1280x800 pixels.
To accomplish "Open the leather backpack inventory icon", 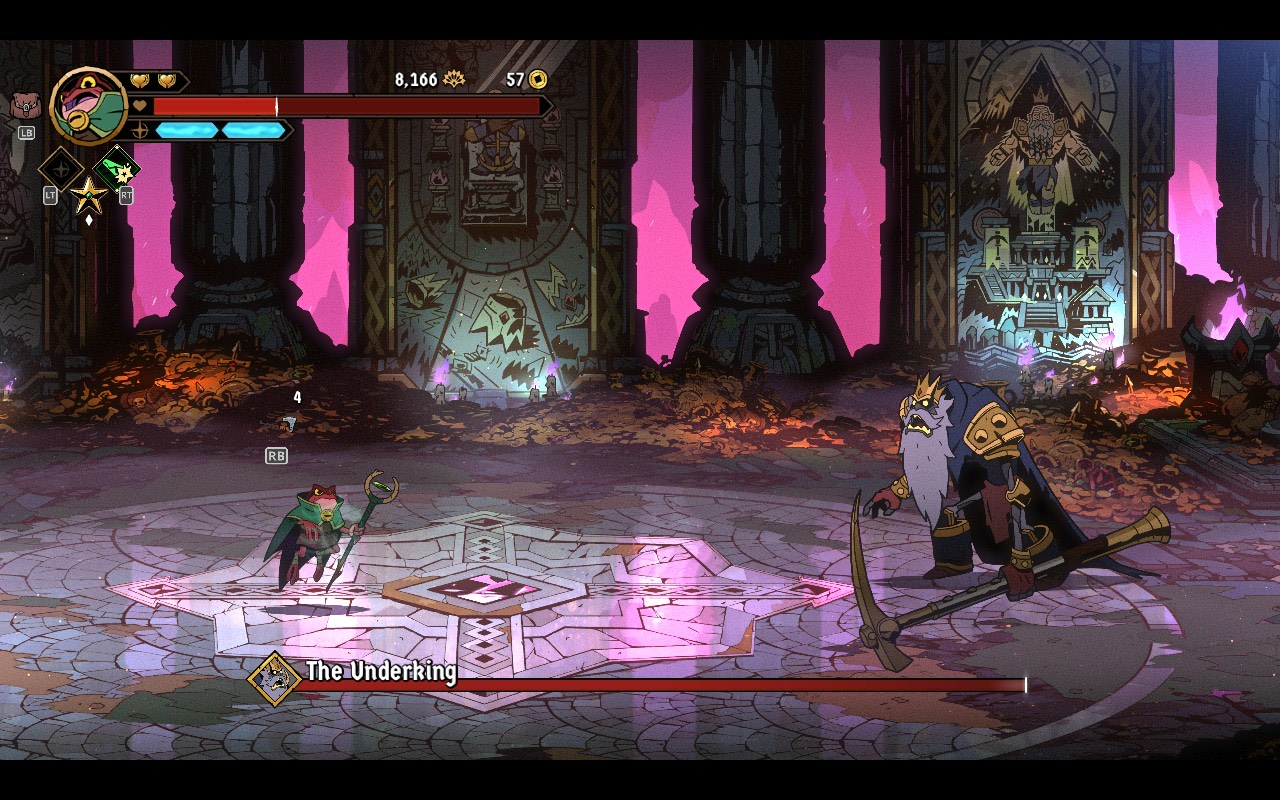I will [x=24, y=105].
